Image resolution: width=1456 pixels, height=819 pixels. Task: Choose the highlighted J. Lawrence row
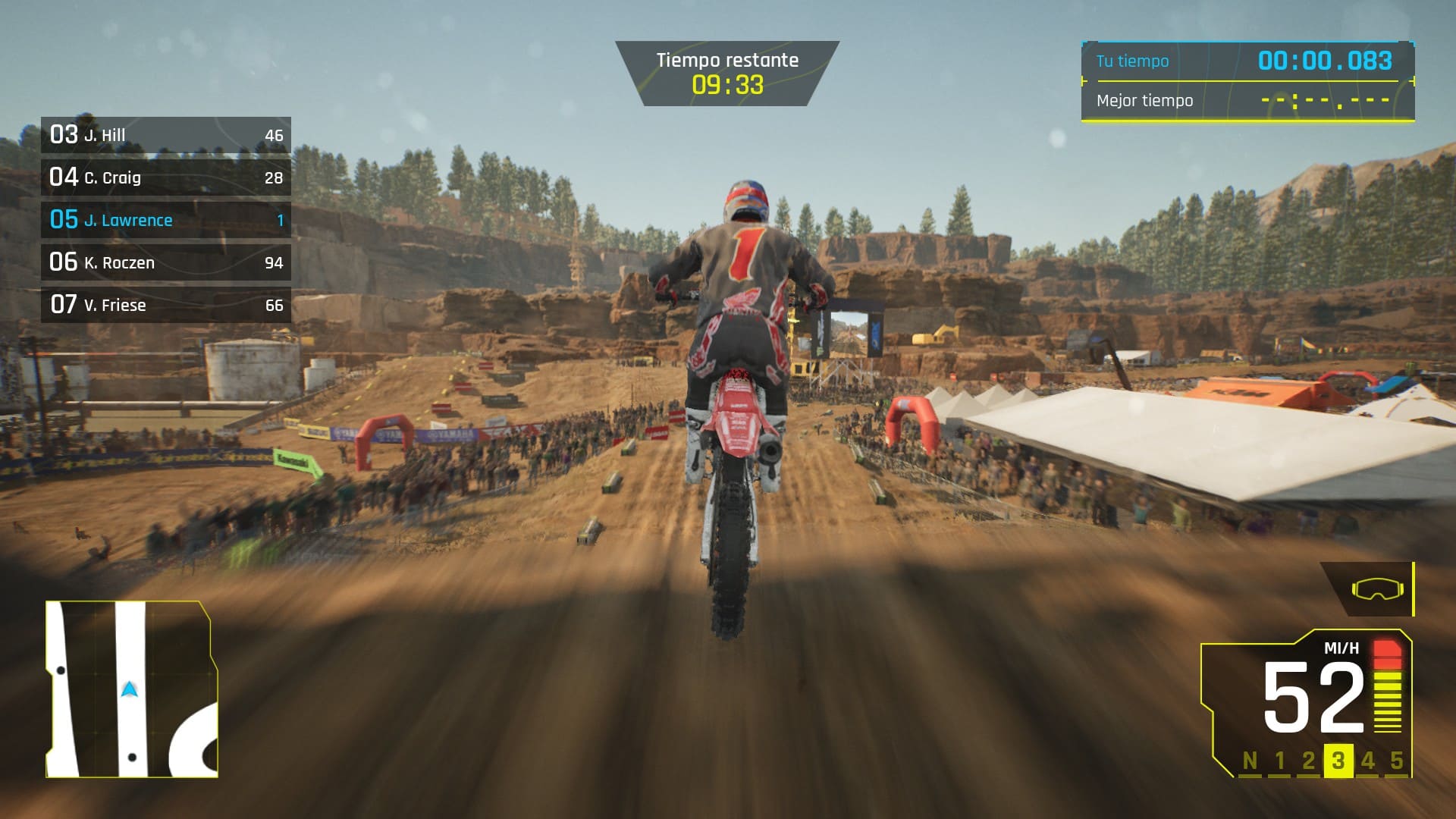165,221
